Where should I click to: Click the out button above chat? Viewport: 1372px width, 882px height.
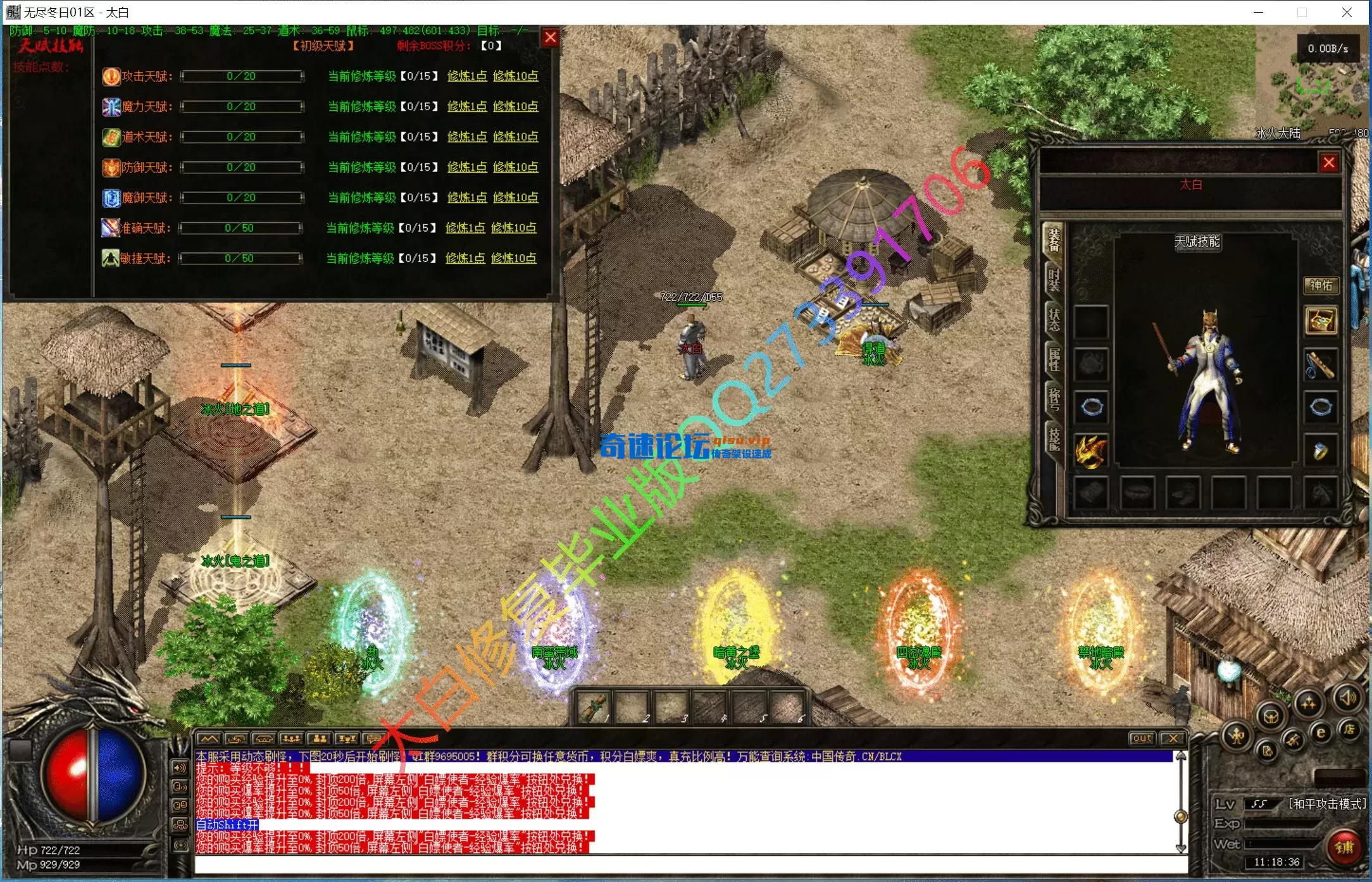1142,738
